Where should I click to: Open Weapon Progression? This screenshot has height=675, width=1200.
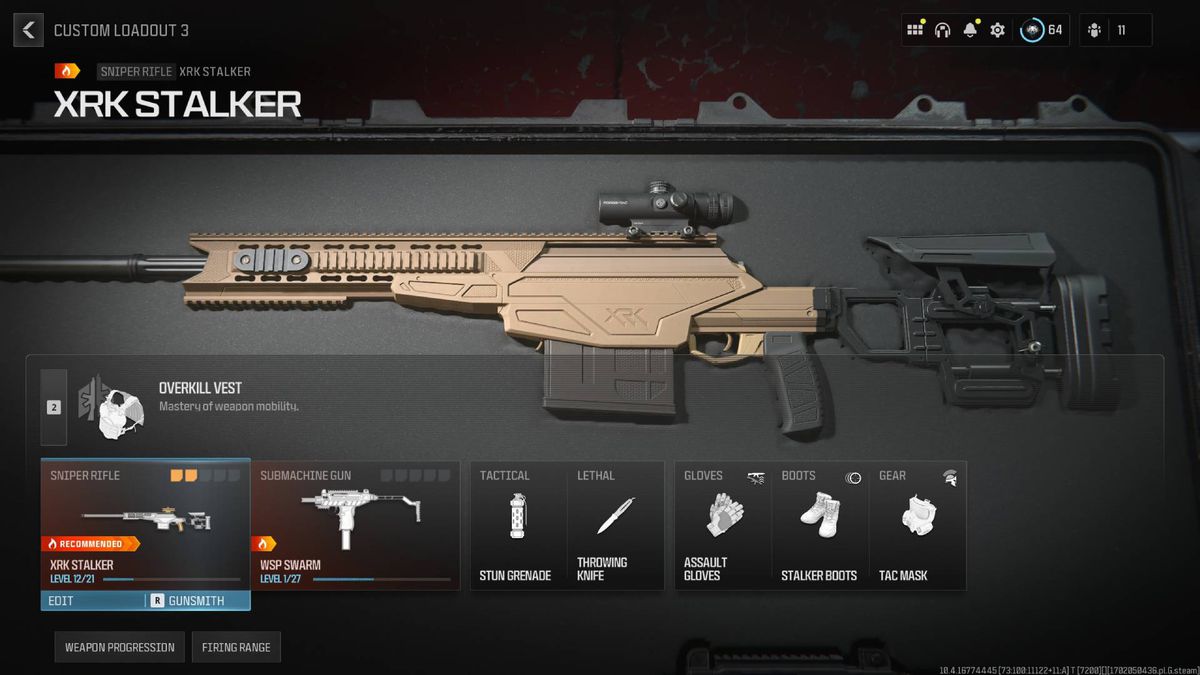click(120, 647)
